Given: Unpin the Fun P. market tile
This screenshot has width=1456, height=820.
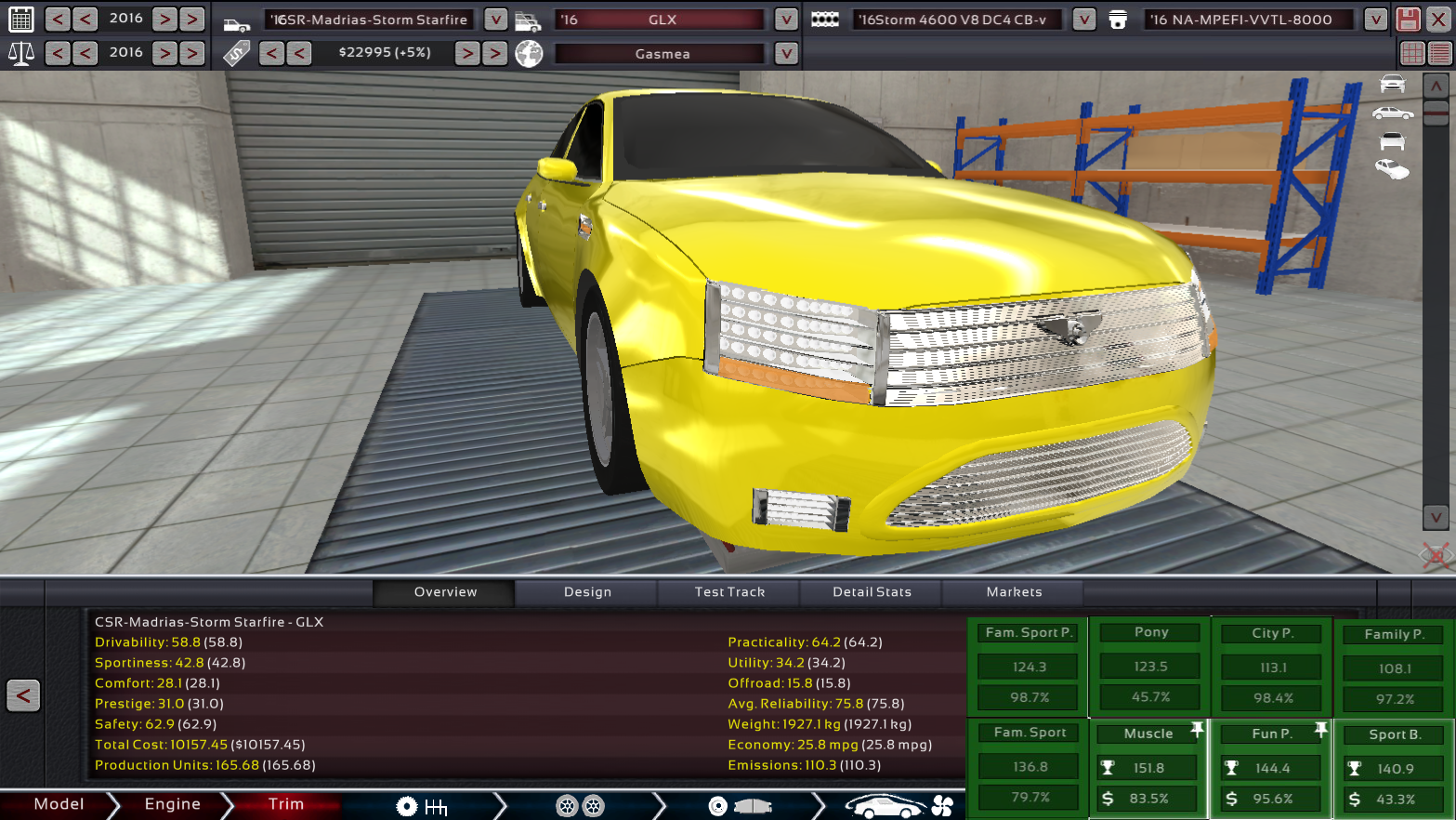Looking at the screenshot, I should (1321, 727).
